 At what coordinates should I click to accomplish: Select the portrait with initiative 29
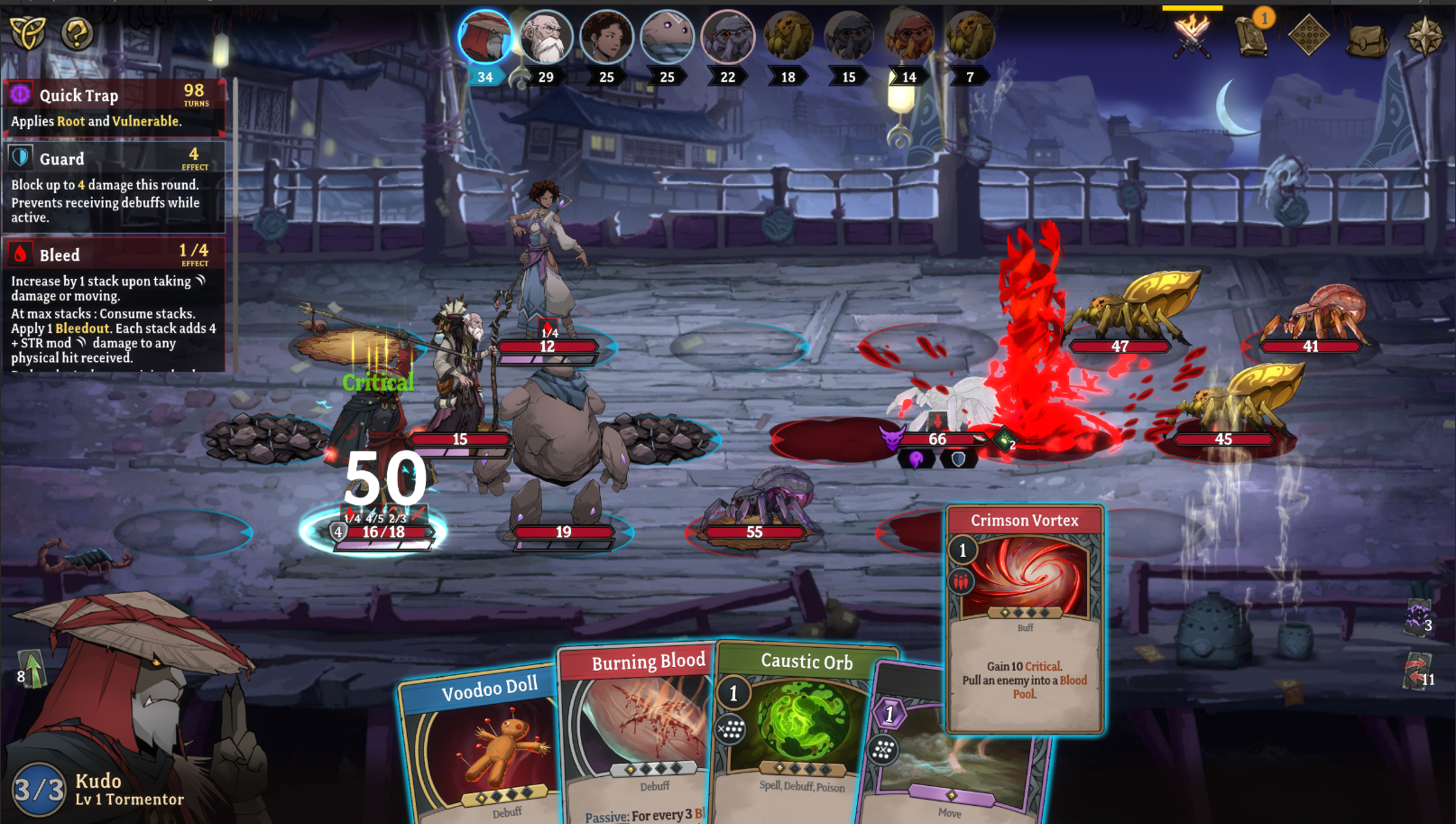pyautogui.click(x=546, y=36)
